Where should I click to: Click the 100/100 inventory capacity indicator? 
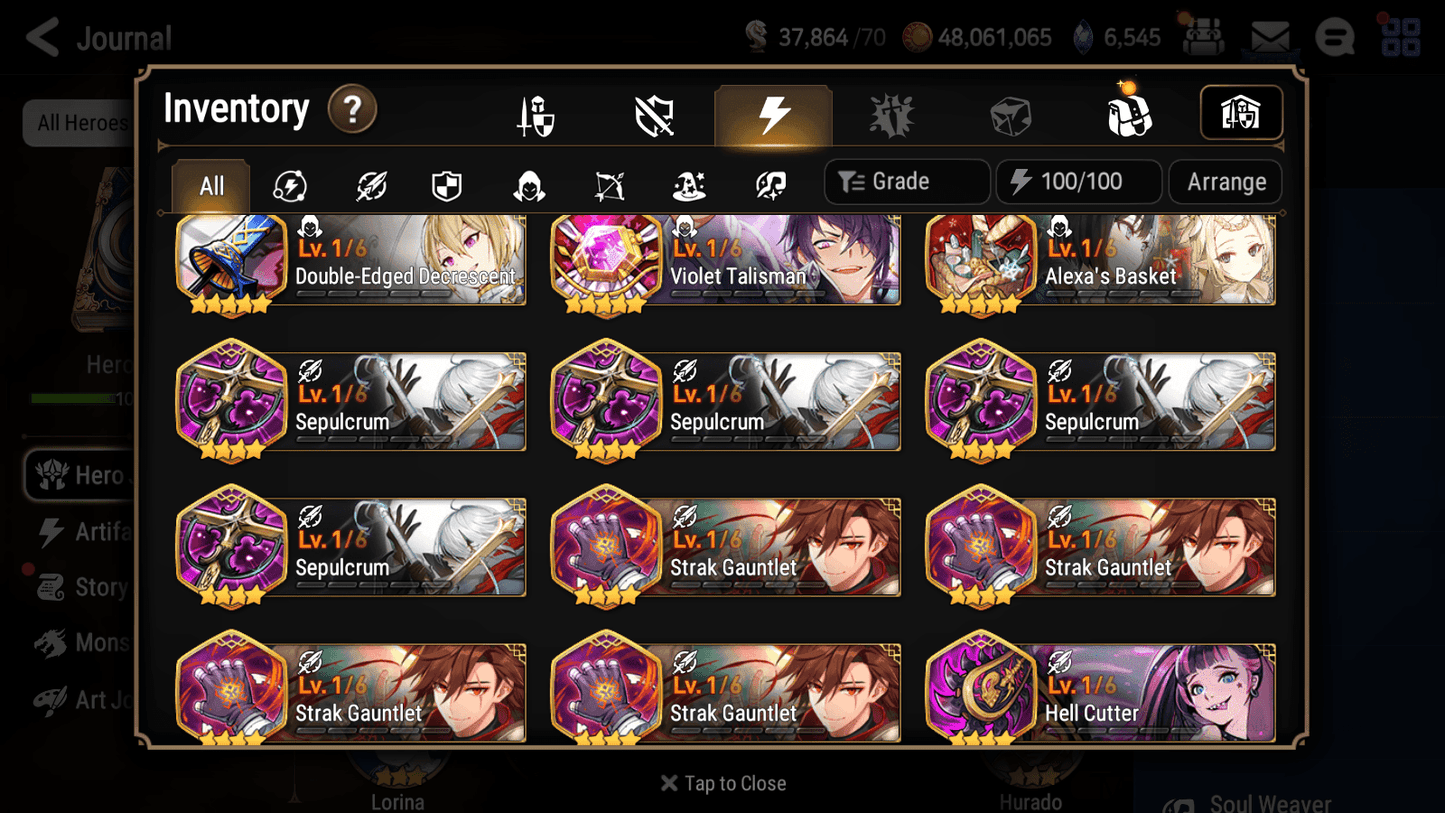pos(1078,181)
